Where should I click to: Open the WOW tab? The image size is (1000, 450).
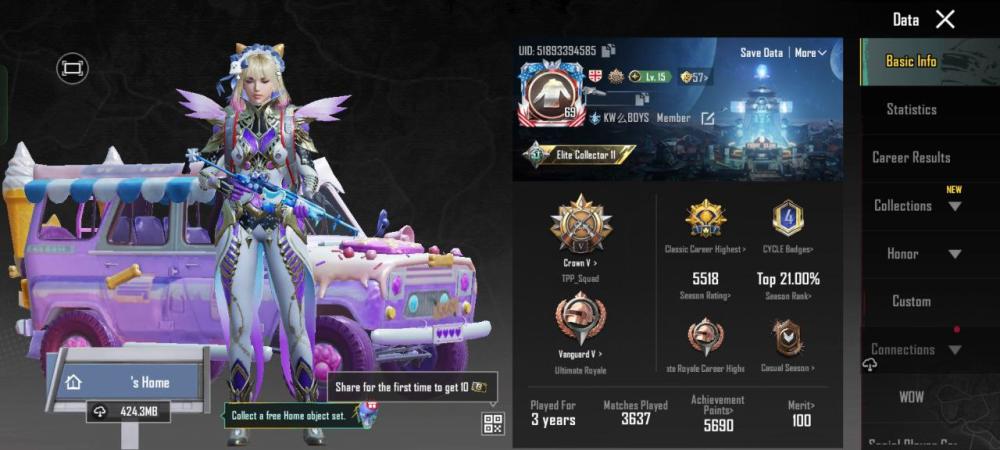click(x=911, y=397)
